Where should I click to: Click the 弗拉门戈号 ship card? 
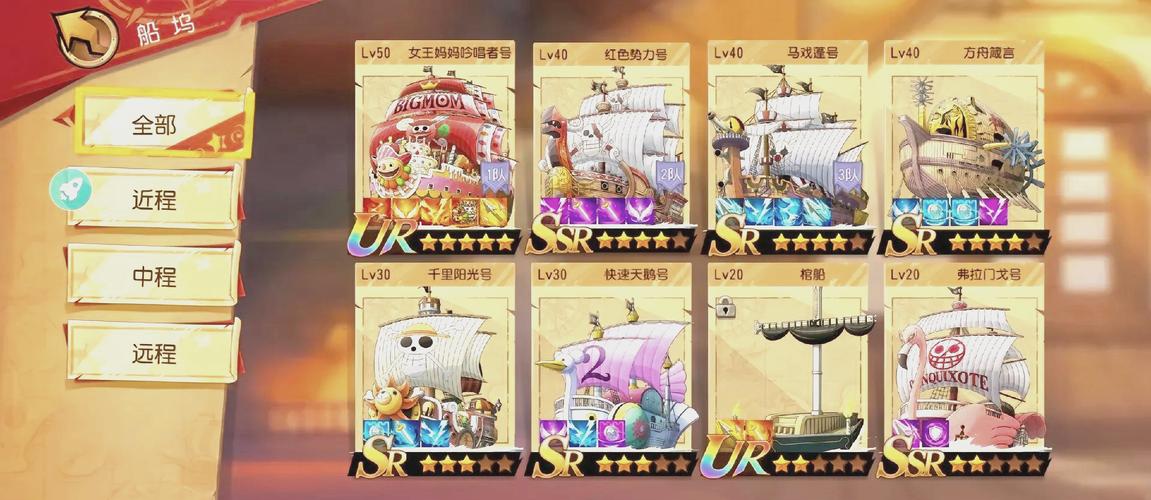[x=964, y=368]
